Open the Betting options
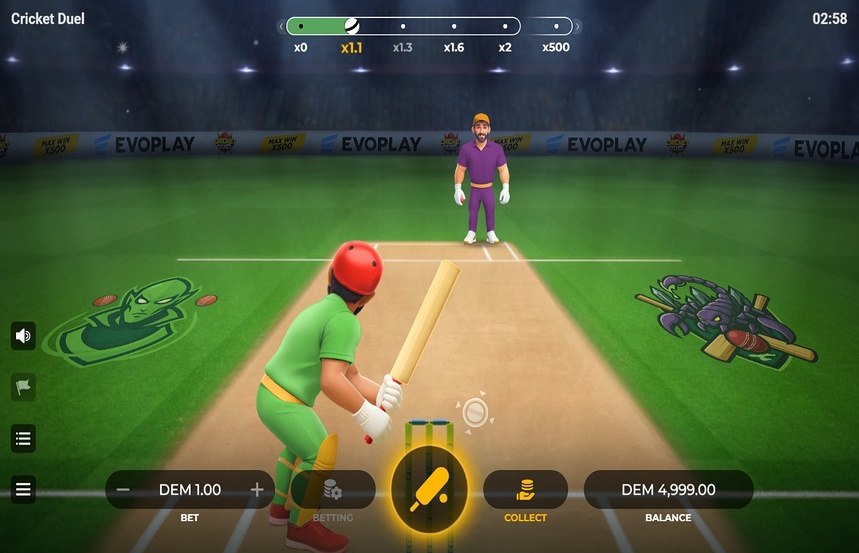Viewport: 859px width, 553px height. pos(333,490)
